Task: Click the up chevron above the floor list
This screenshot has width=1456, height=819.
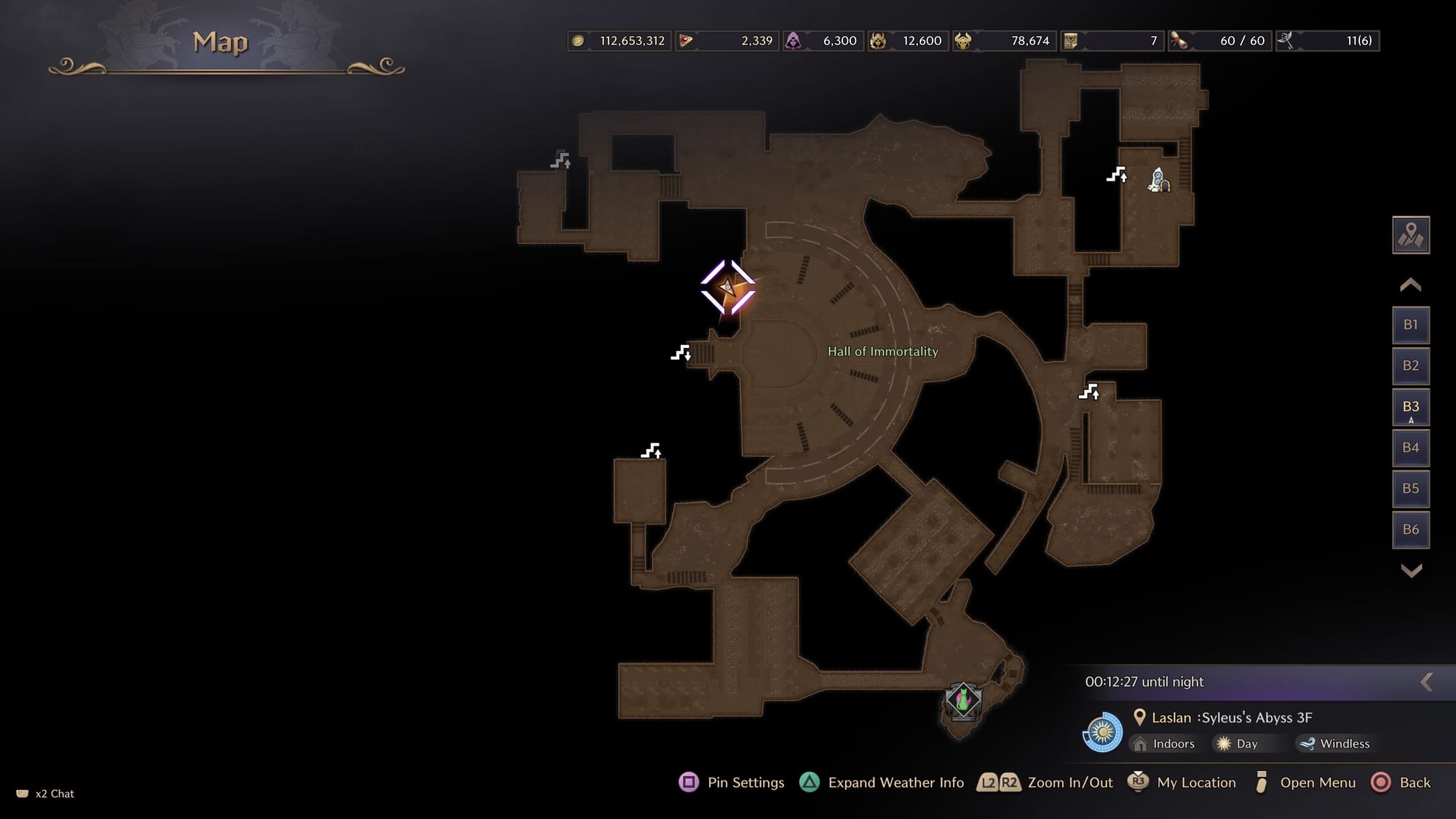Action: click(1410, 285)
